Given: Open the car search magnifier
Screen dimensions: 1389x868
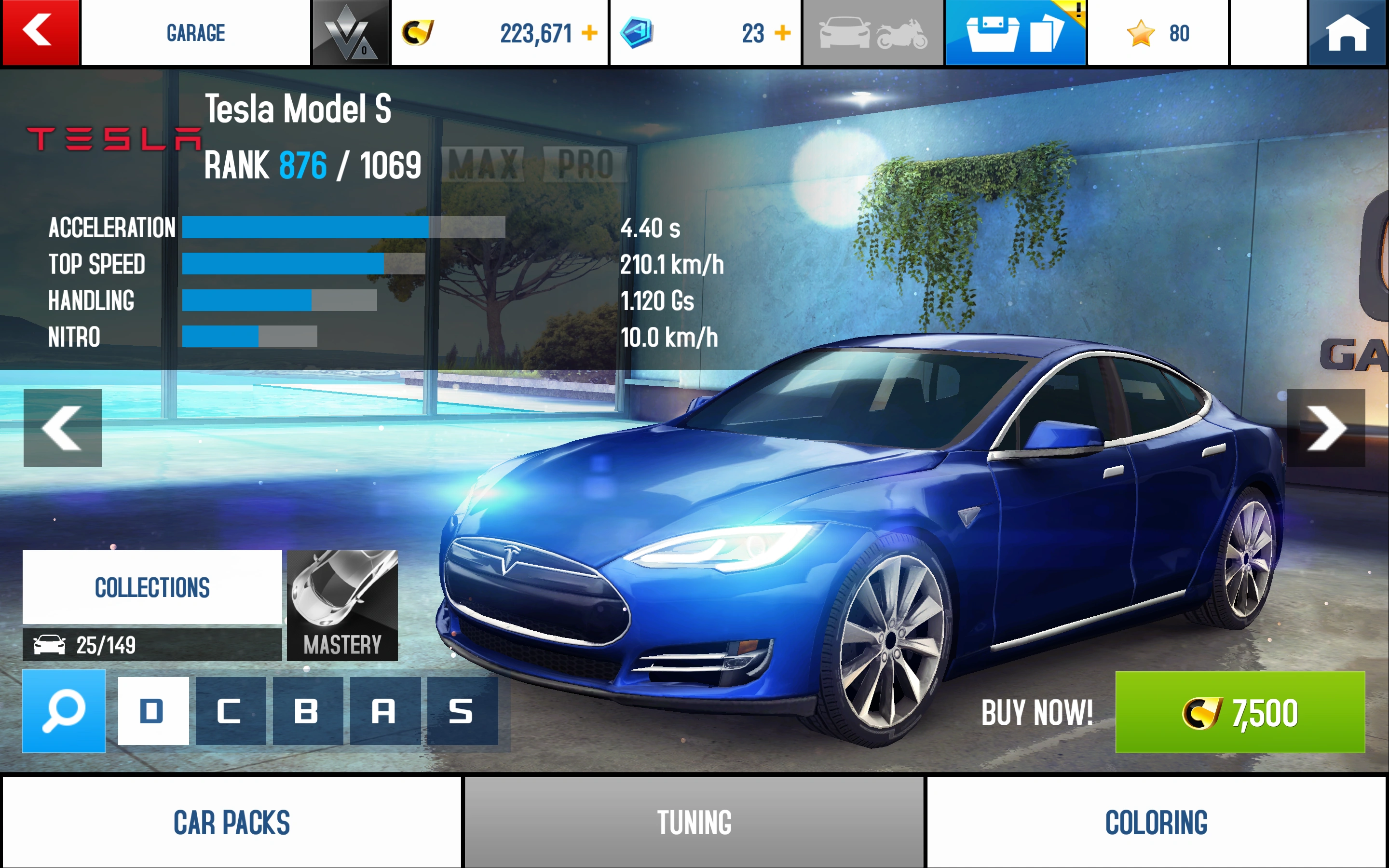Looking at the screenshot, I should 63,711.
